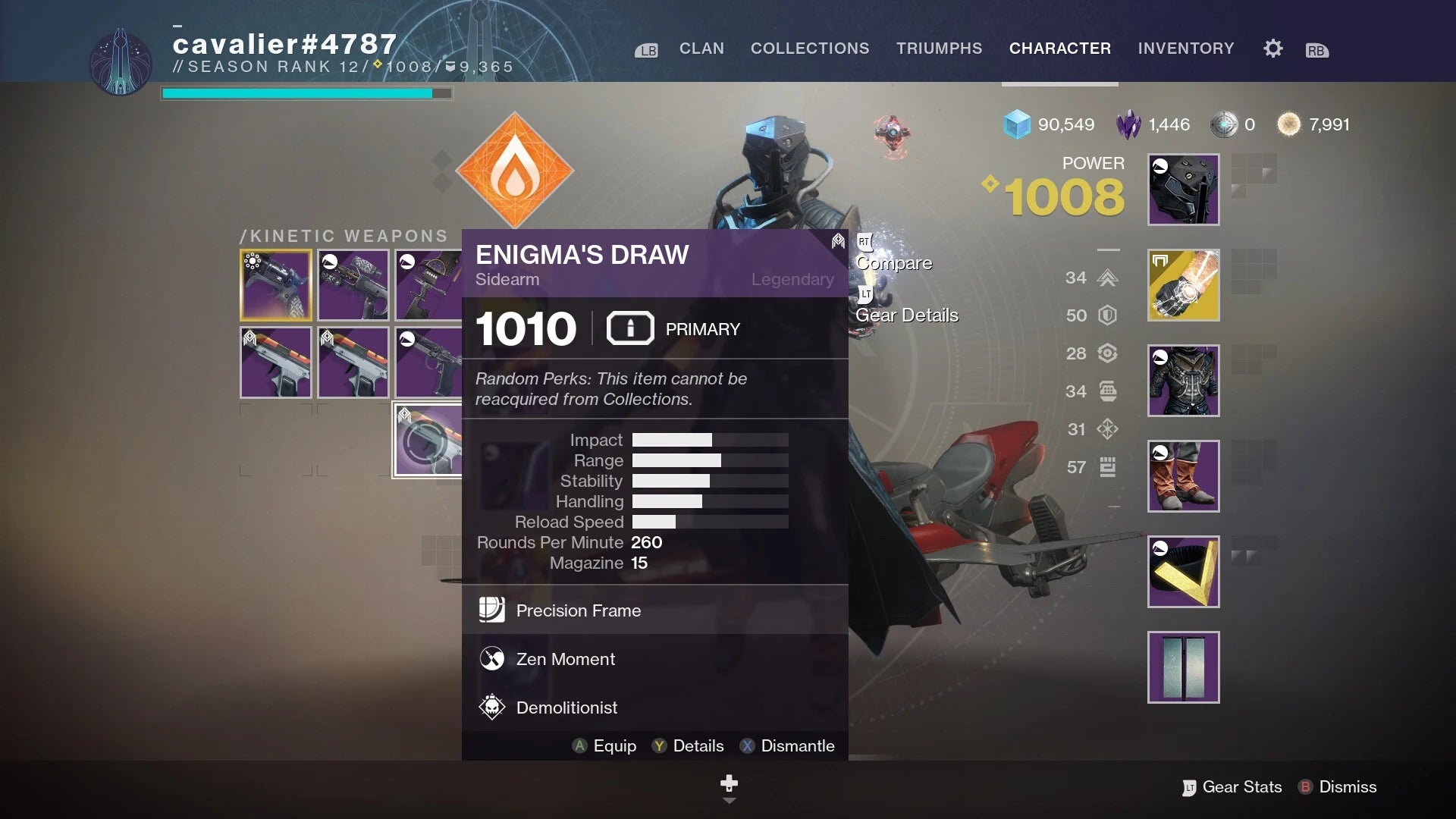Select the Demolitionist perk icon
Screen dimensions: 1456x819
492,707
